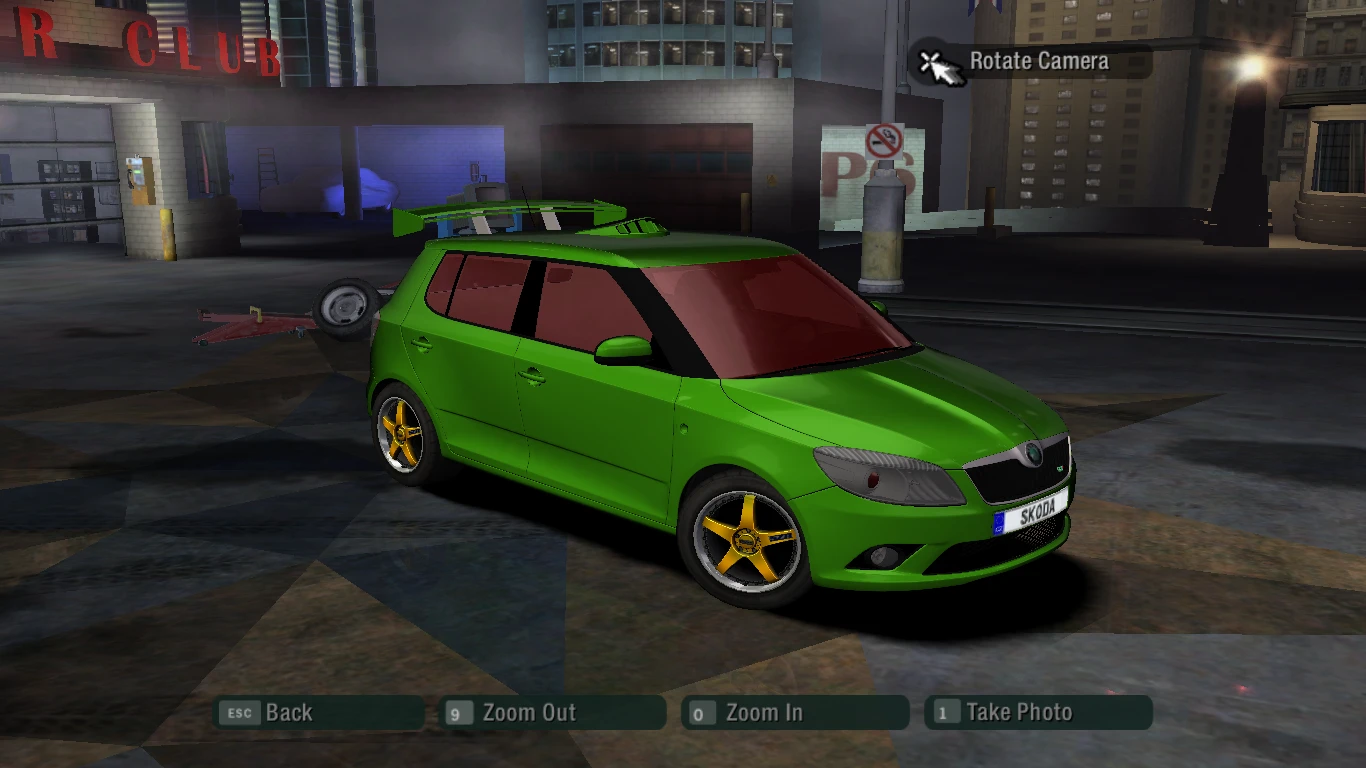Click the mouse cursor icon beside Rotate Camera
1366x768 pixels.
(937, 63)
